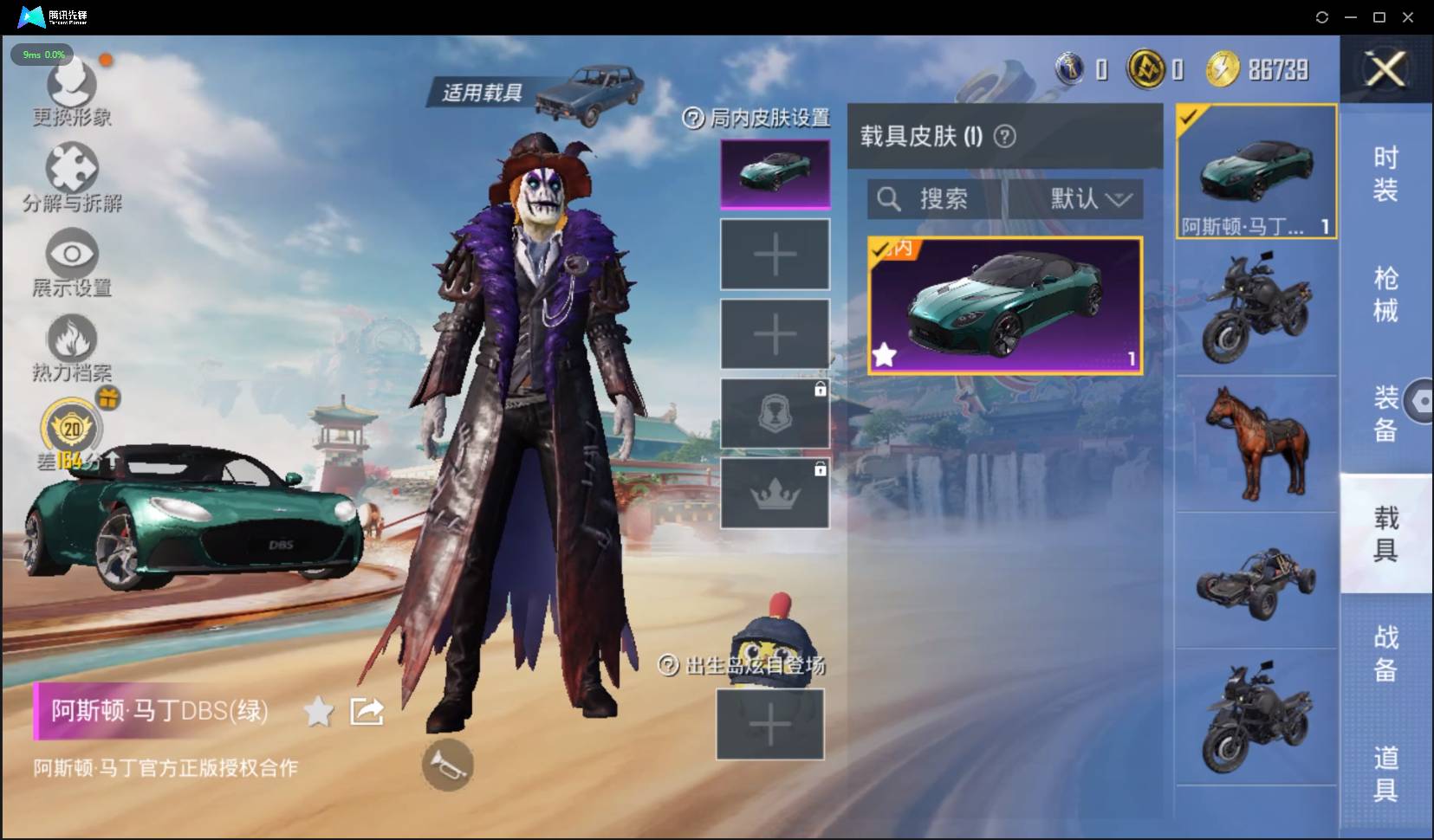
Task: Add a 出生岛炫目登场 item via plus
Action: click(x=769, y=724)
